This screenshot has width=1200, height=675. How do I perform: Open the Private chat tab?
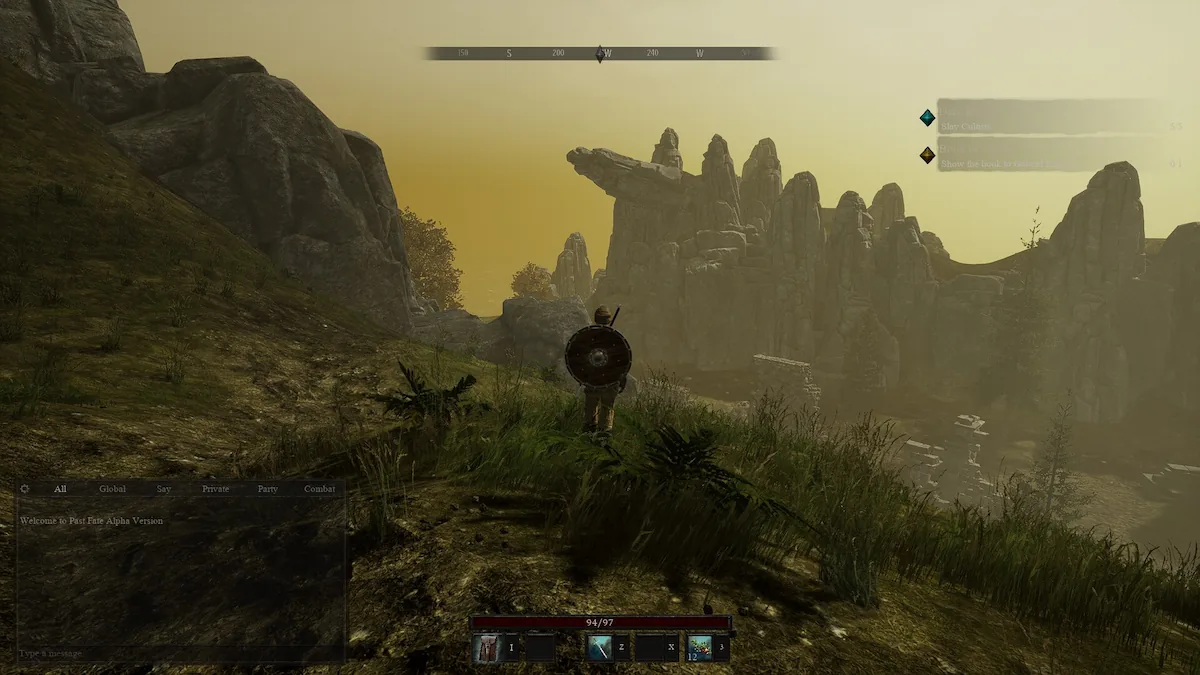[x=215, y=489]
